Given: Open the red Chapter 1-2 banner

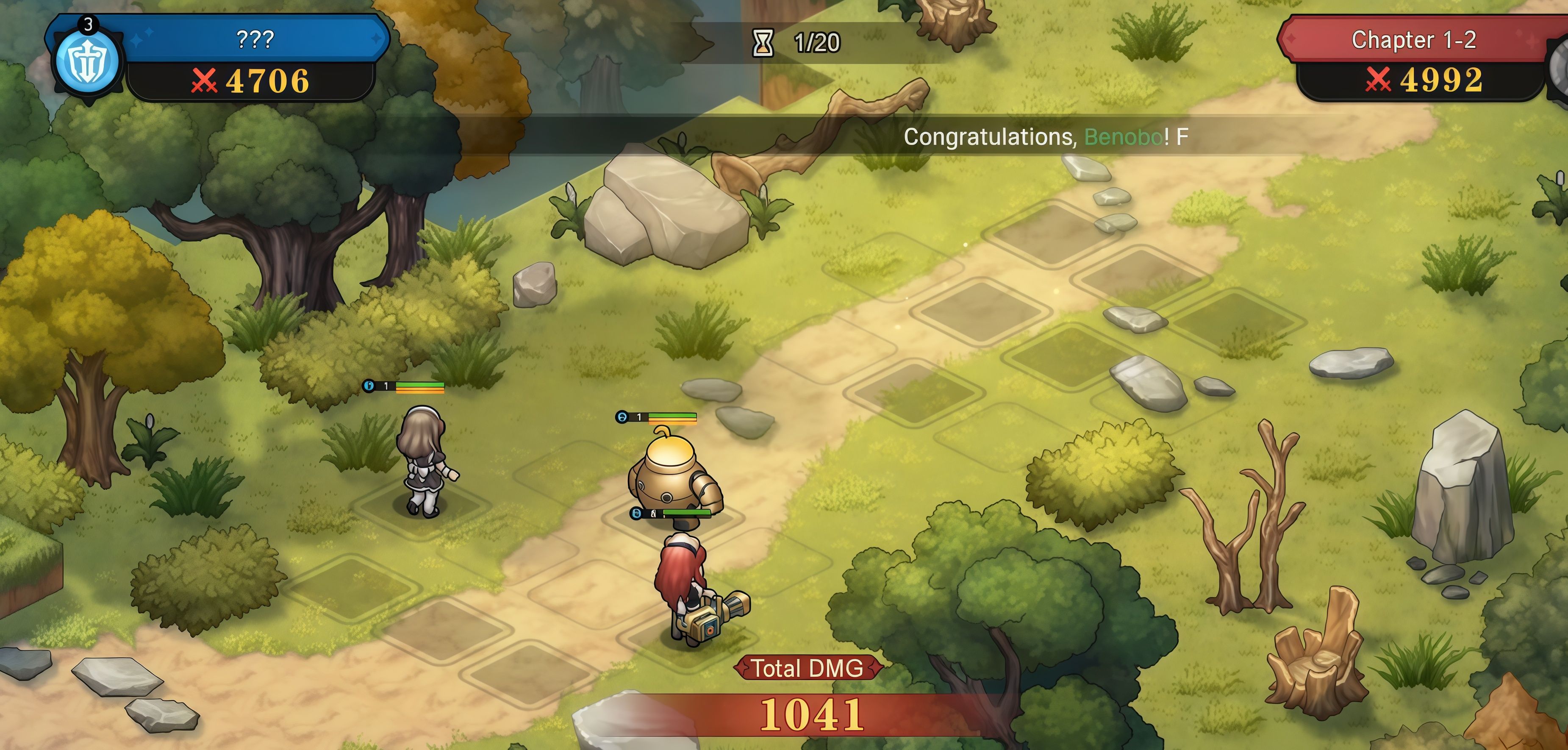Looking at the screenshot, I should pyautogui.click(x=1413, y=40).
